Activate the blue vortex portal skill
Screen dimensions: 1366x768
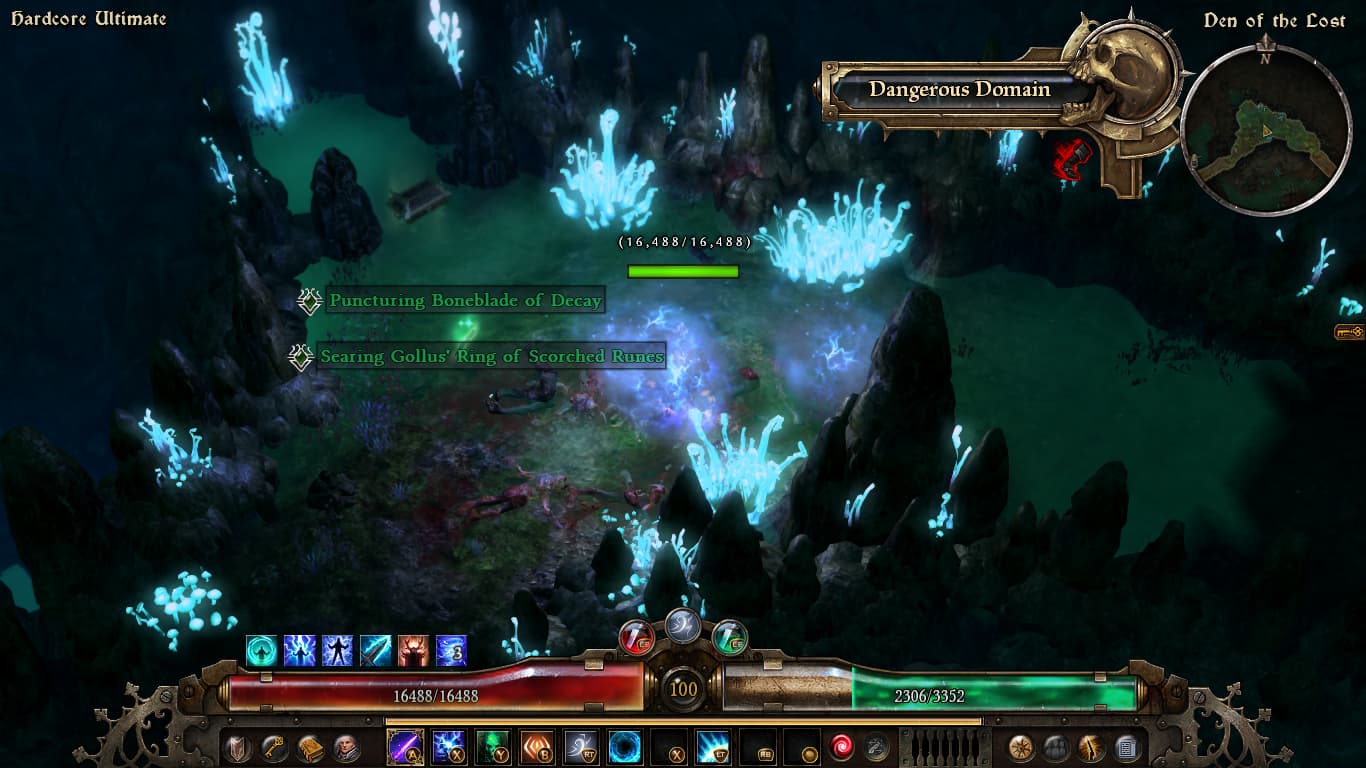point(625,747)
